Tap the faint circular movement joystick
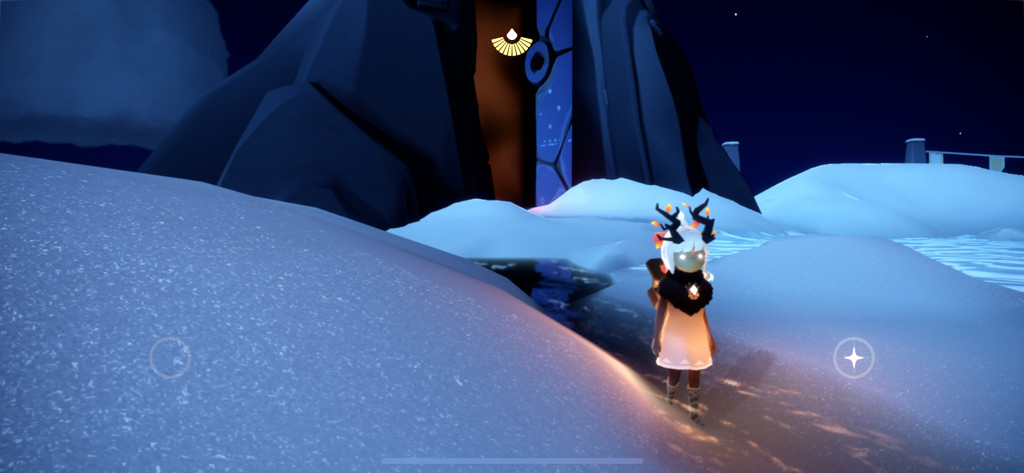Screen dimensions: 1024x473 tap(170, 357)
